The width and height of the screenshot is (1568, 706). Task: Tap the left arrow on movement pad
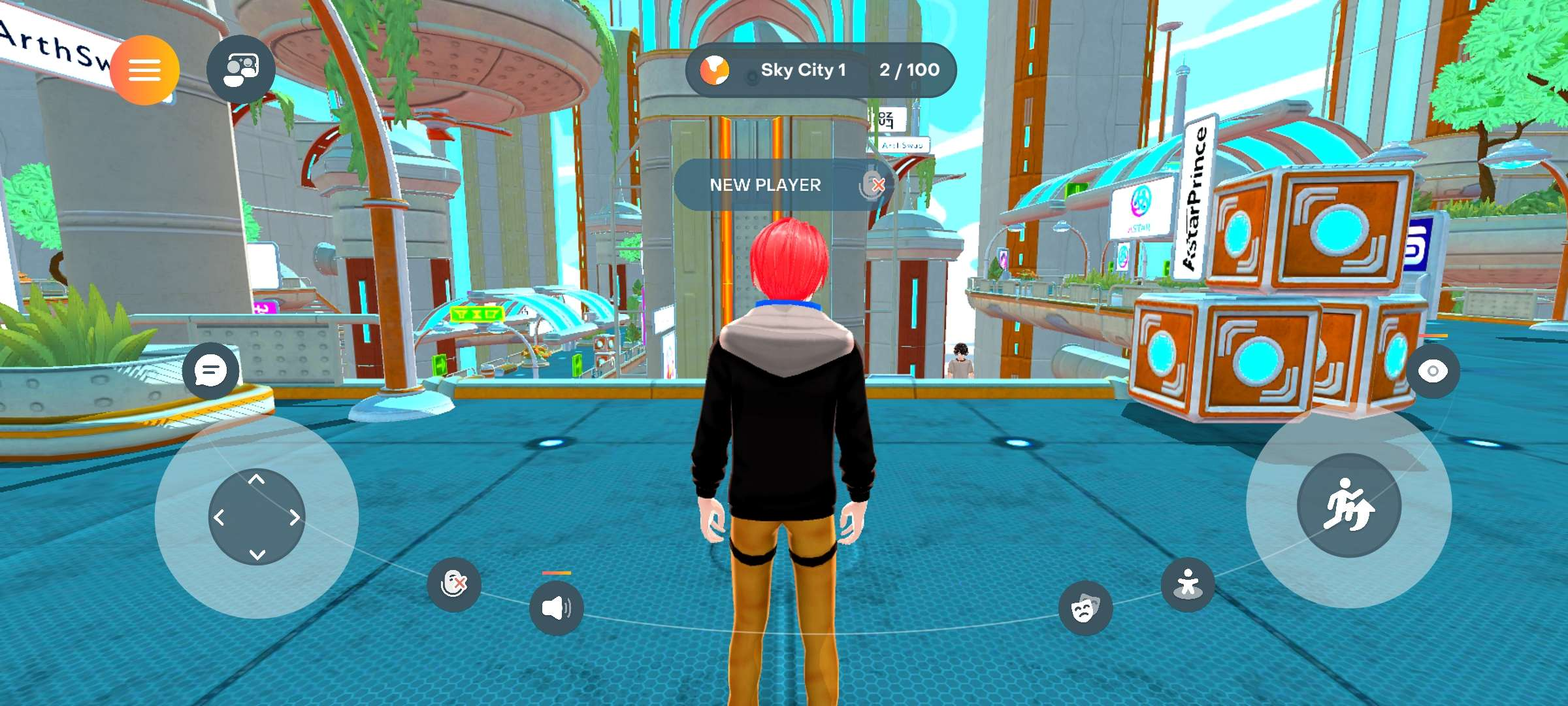pyautogui.click(x=220, y=518)
